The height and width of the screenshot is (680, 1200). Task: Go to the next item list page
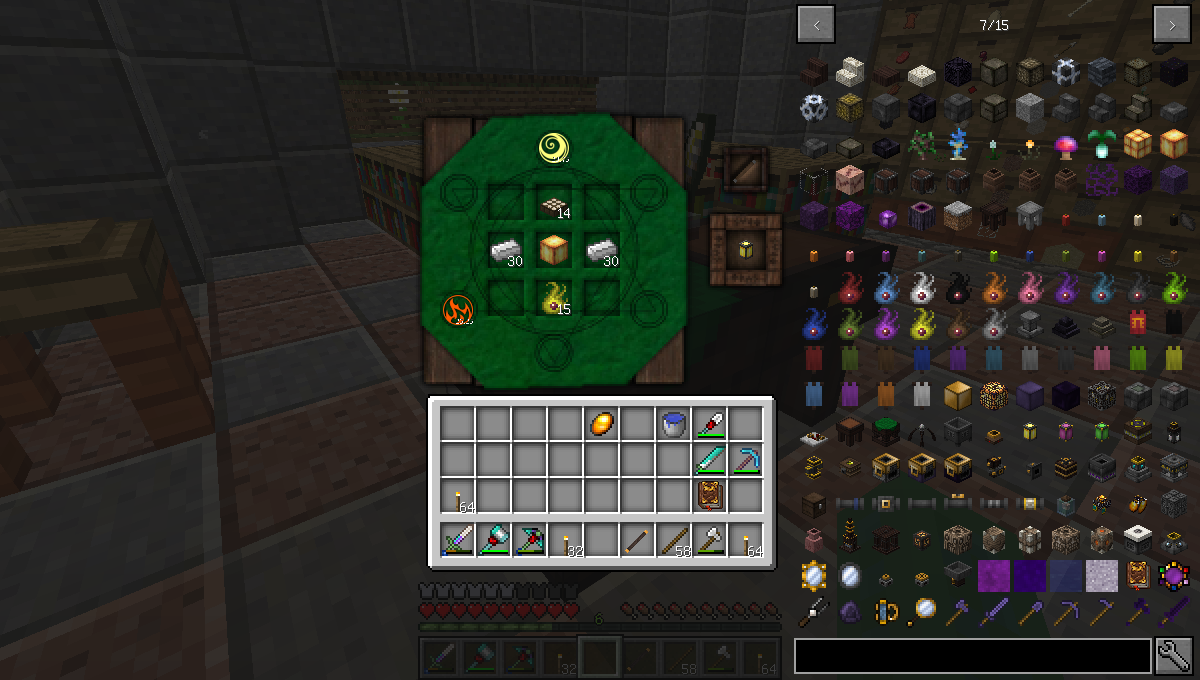[x=1171, y=25]
